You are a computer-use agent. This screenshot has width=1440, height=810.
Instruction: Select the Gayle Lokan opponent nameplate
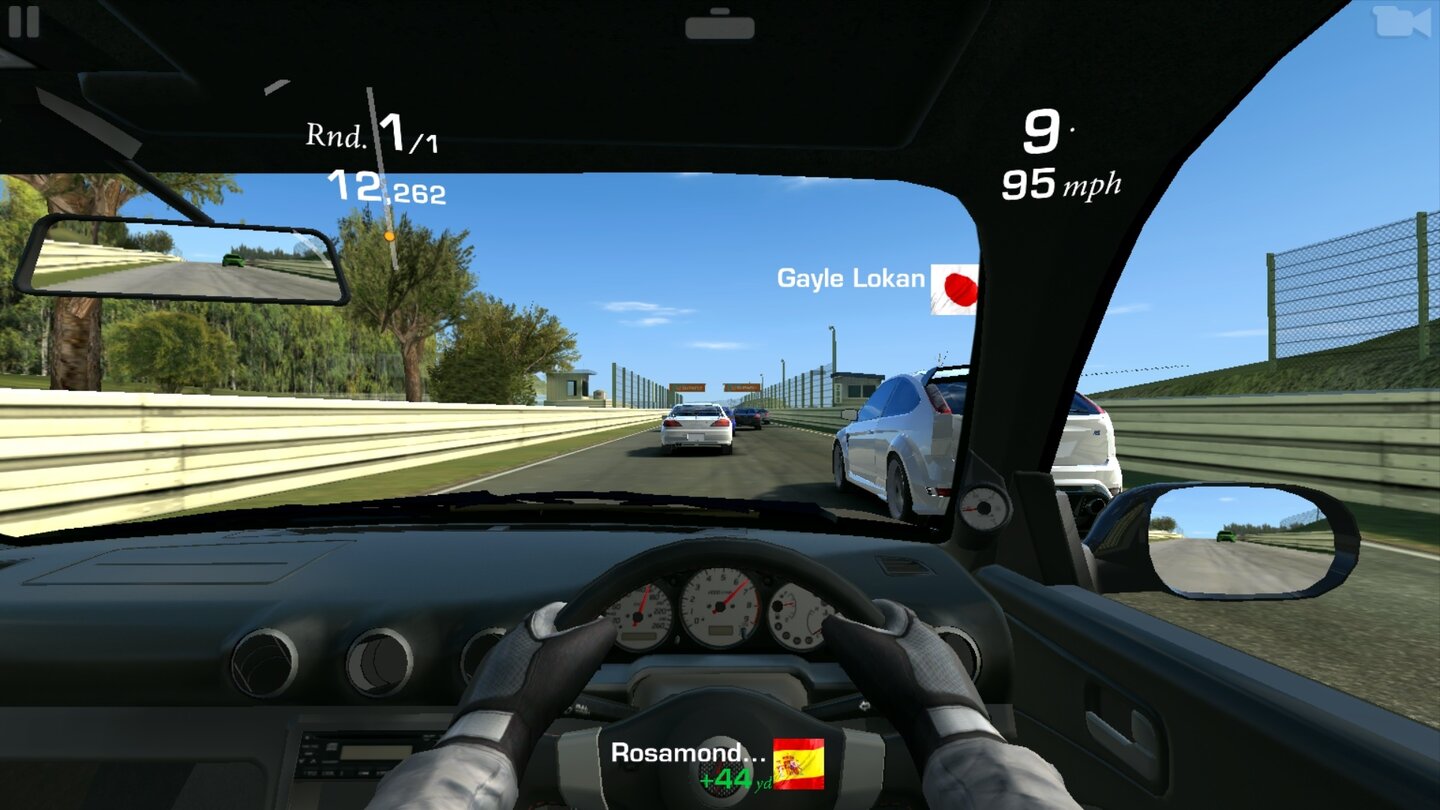pos(851,279)
